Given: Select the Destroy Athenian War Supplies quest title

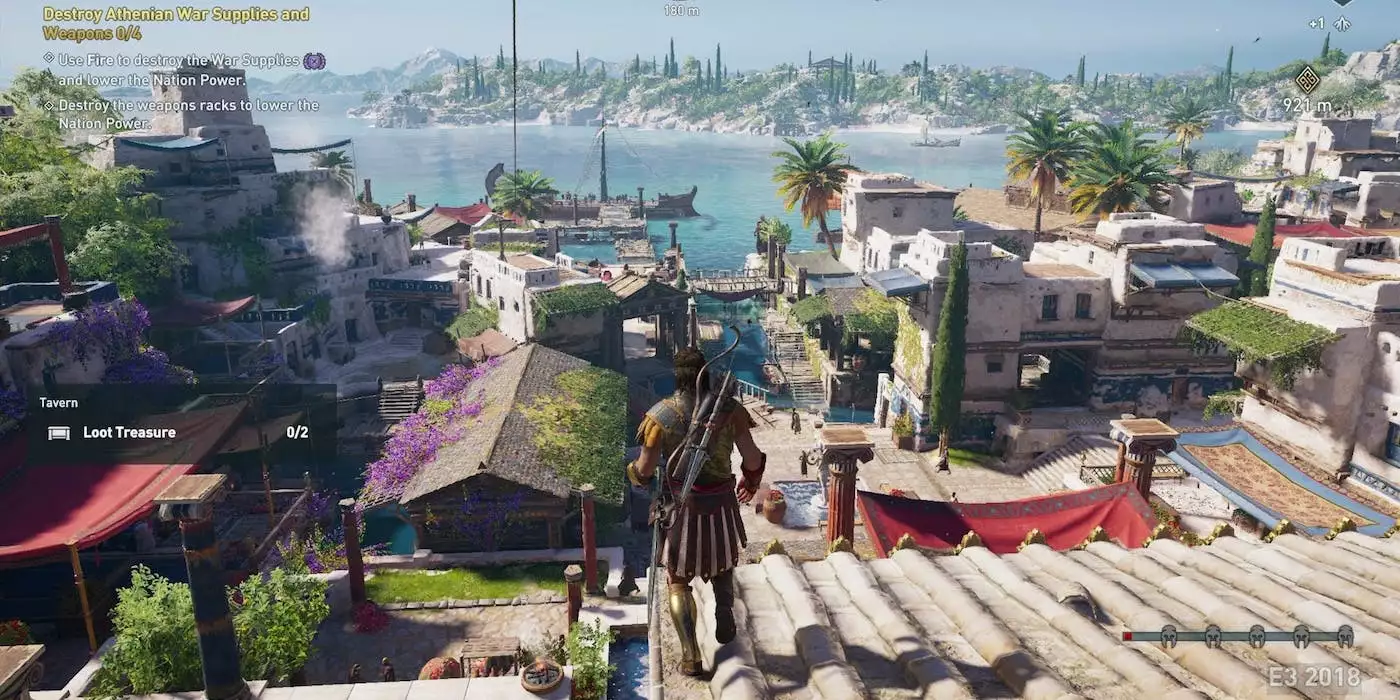Looking at the screenshot, I should pyautogui.click(x=176, y=23).
